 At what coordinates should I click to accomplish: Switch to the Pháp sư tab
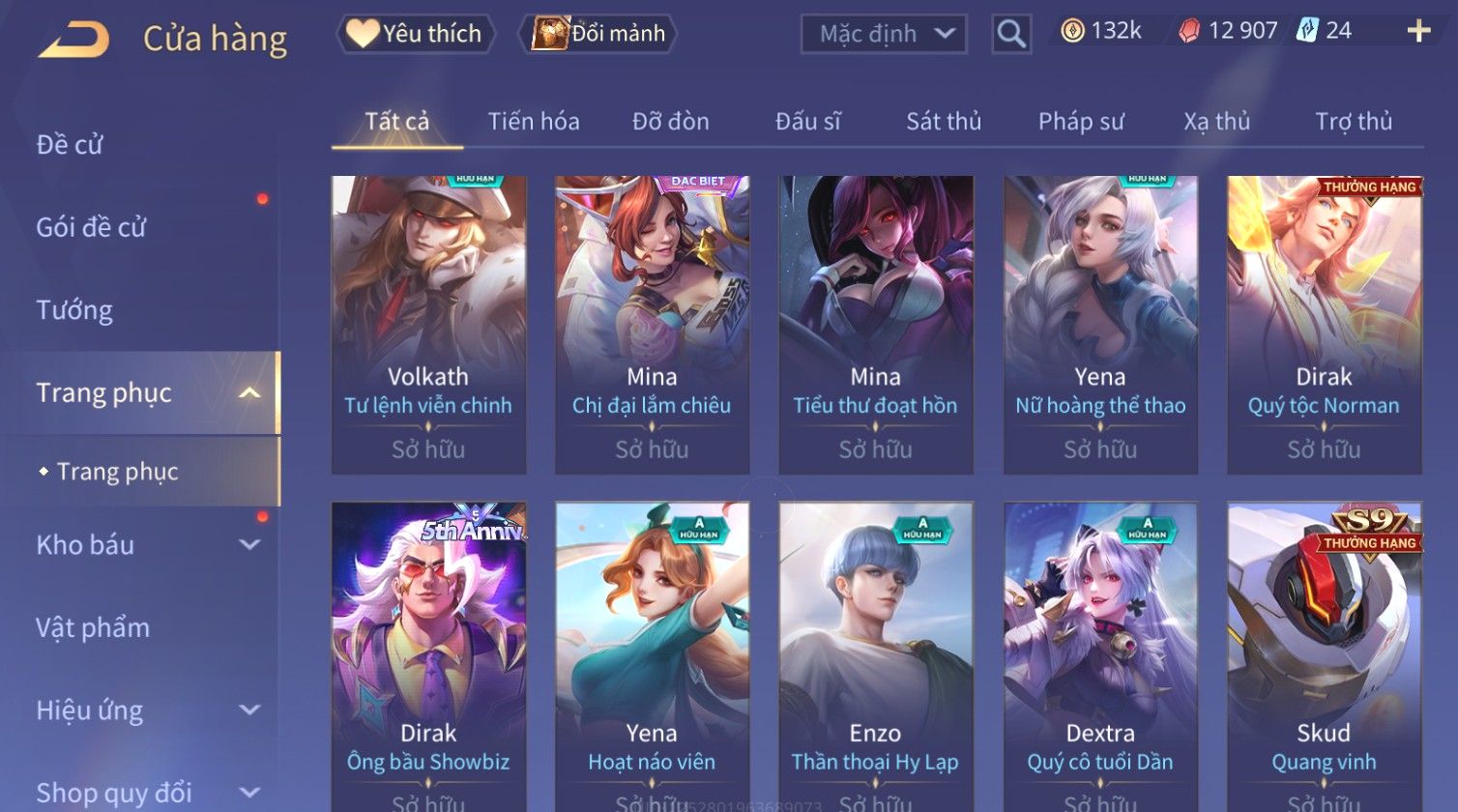[x=1080, y=122]
